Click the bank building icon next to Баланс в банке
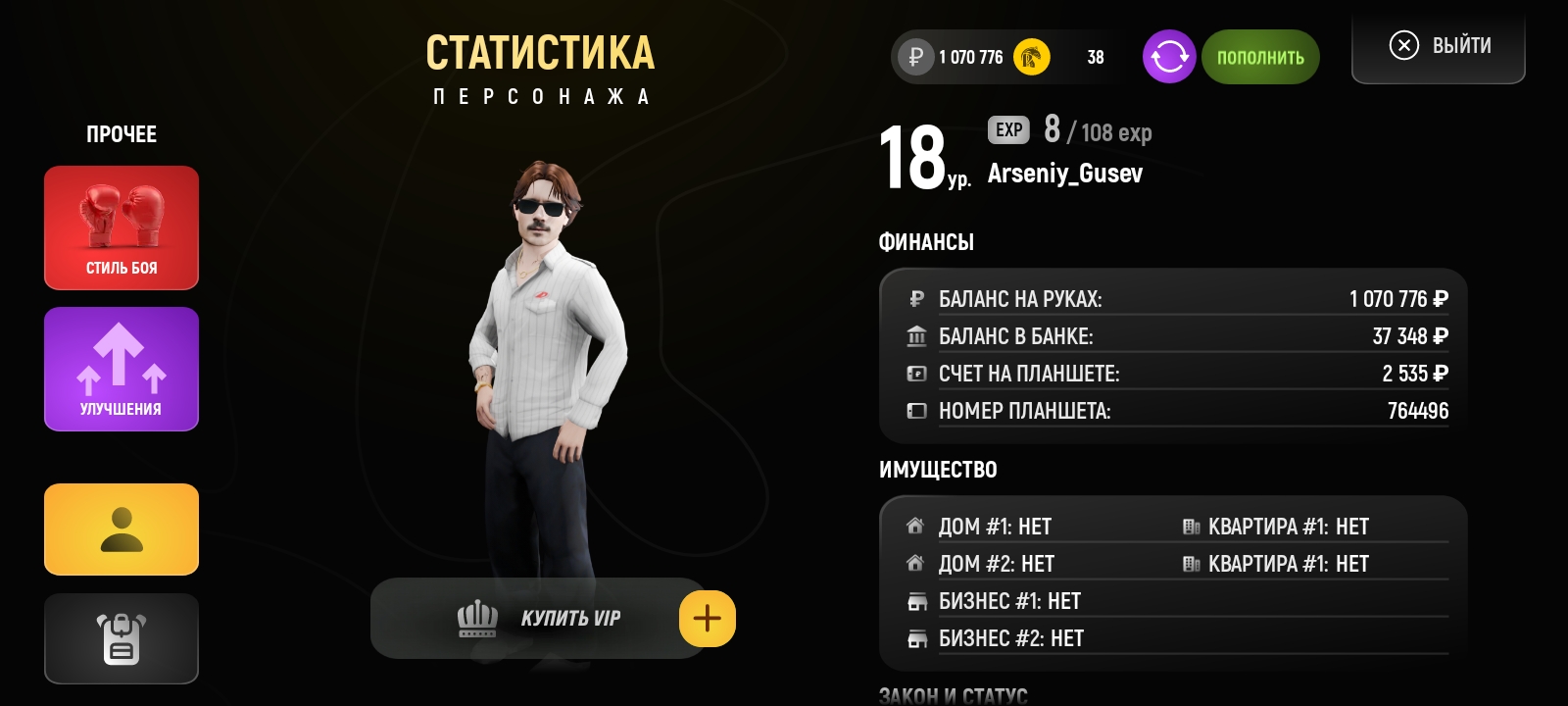Image resolution: width=1568 pixels, height=706 pixels. [916, 335]
